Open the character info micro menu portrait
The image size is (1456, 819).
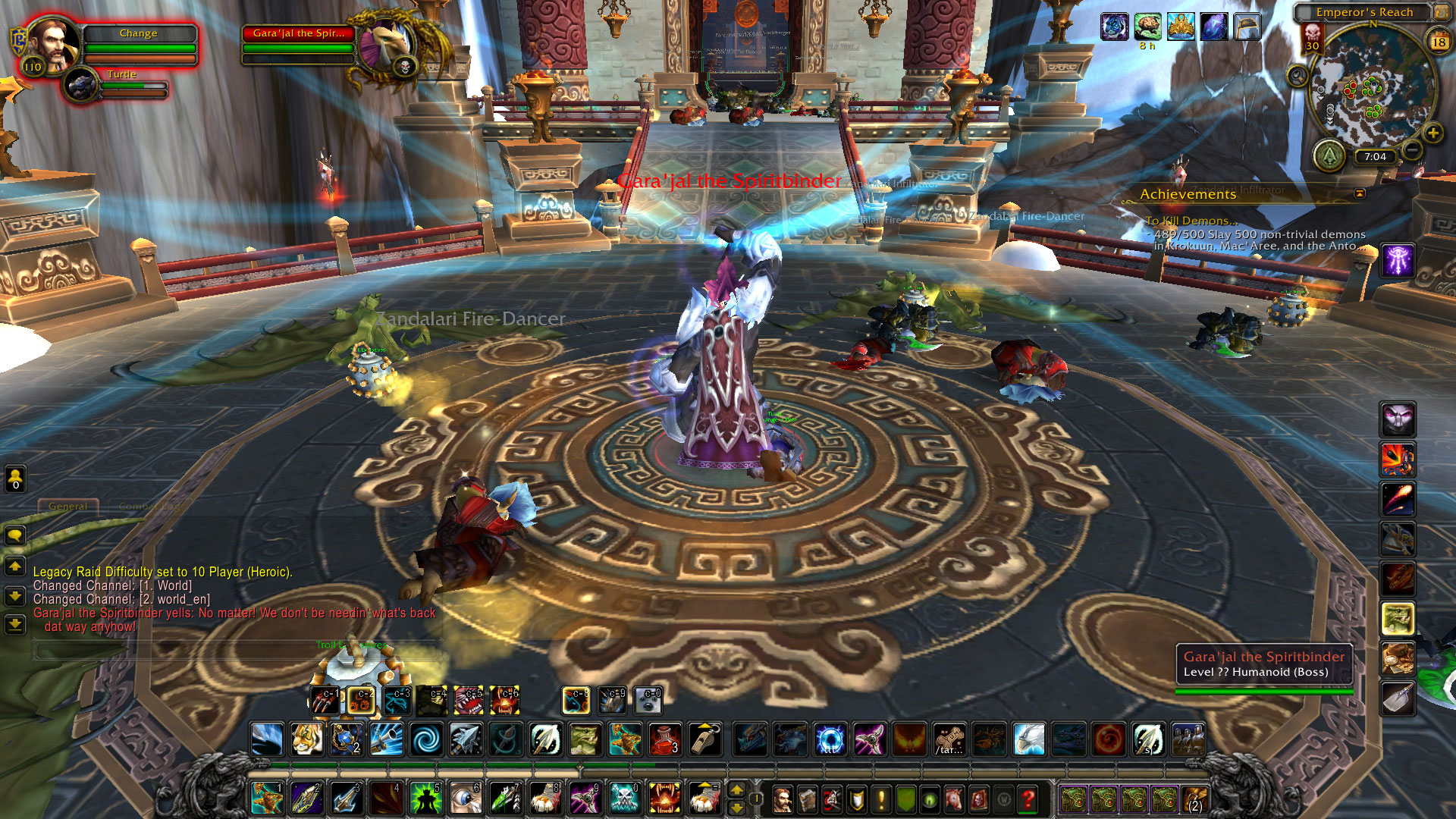coord(782,799)
